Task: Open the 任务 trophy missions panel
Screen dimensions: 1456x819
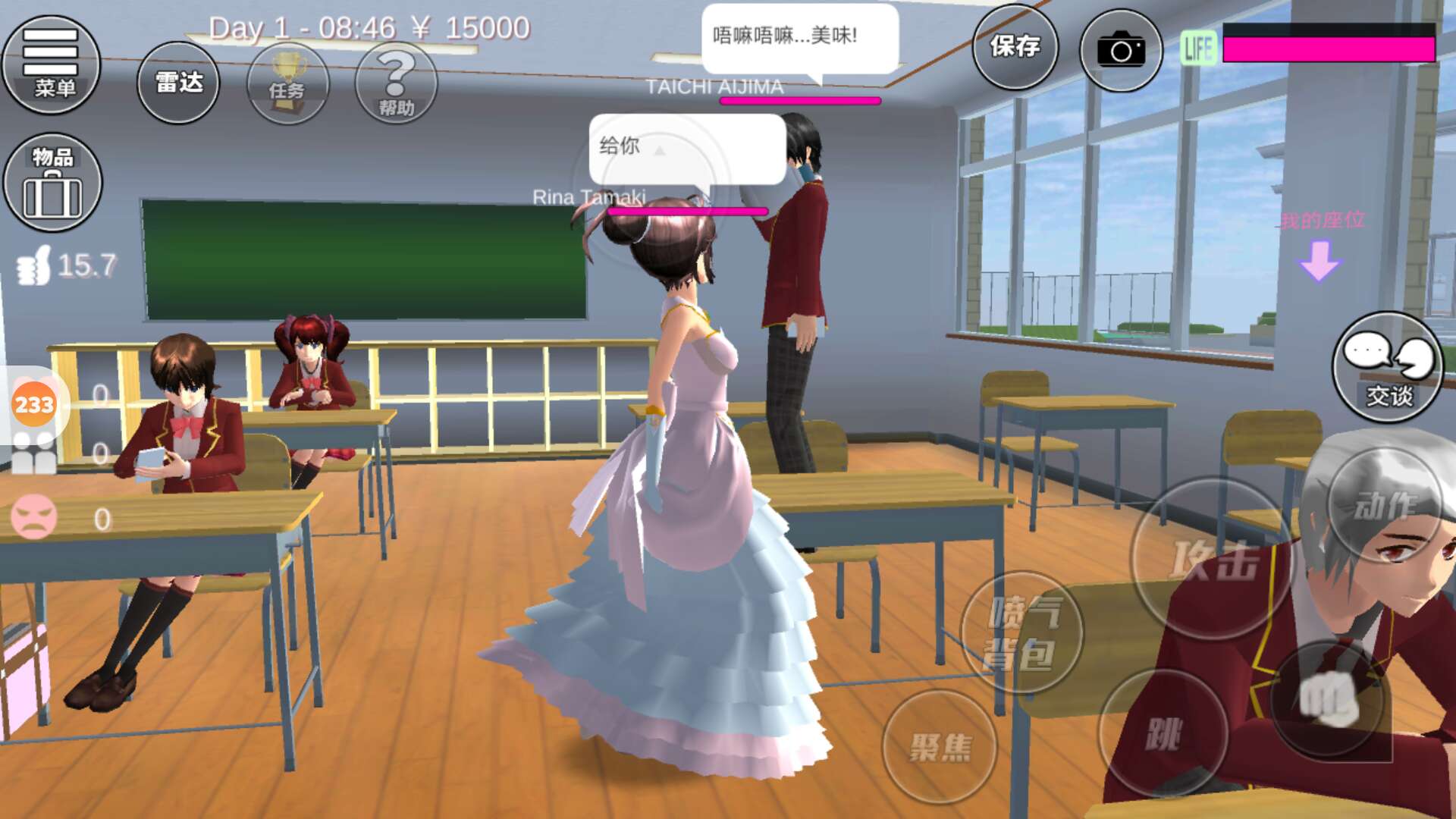Action: (287, 83)
